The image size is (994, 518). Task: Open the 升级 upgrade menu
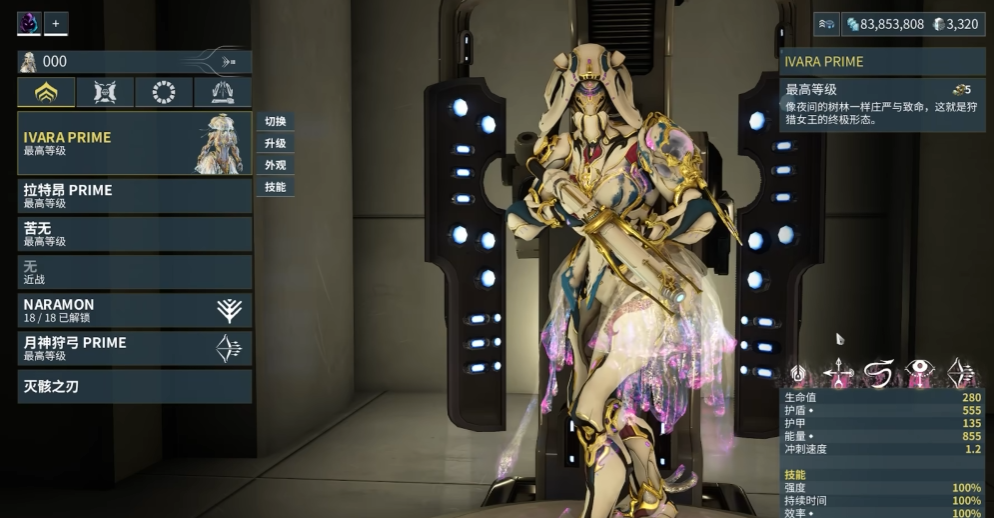[275, 143]
